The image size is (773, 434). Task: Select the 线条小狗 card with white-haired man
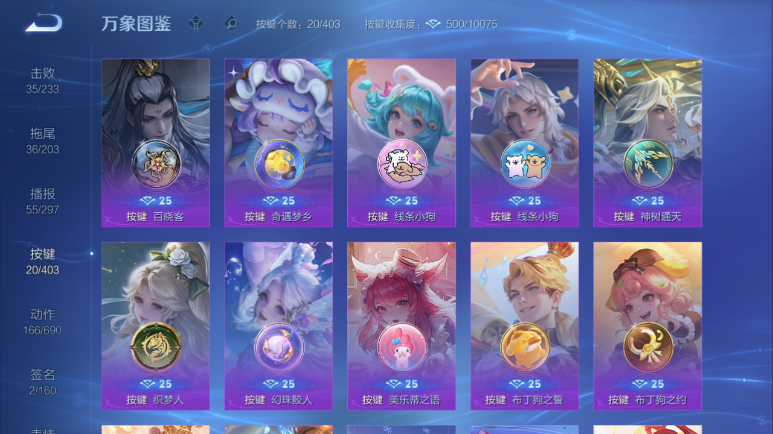[x=524, y=142]
